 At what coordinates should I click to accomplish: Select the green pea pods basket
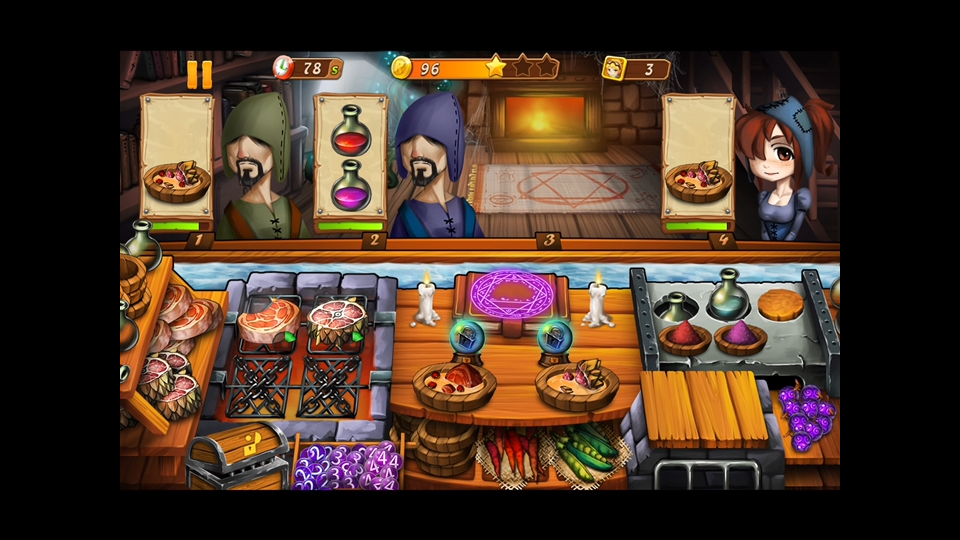tap(582, 452)
